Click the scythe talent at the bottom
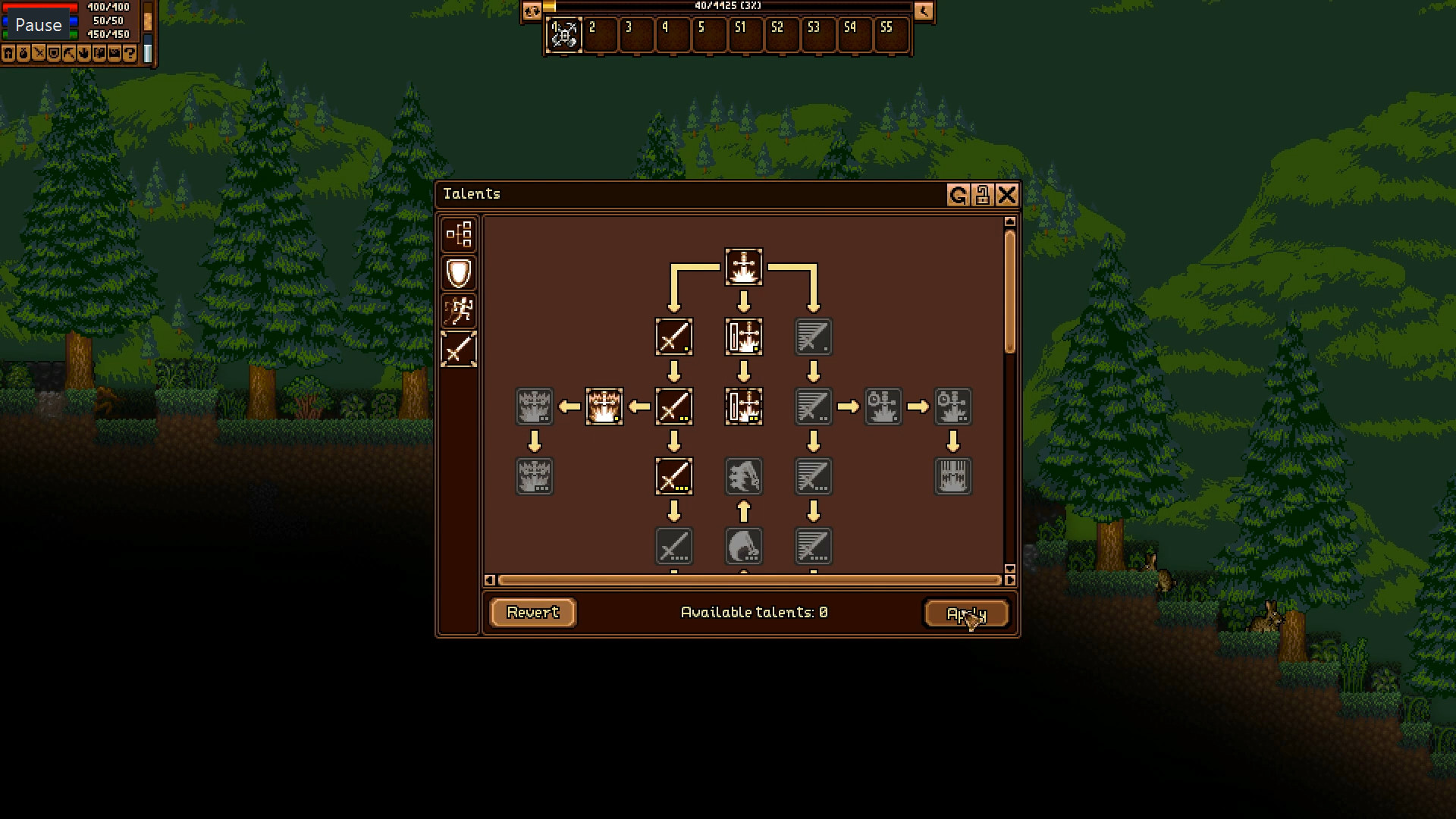Viewport: 1456px width, 819px height. coord(744,546)
